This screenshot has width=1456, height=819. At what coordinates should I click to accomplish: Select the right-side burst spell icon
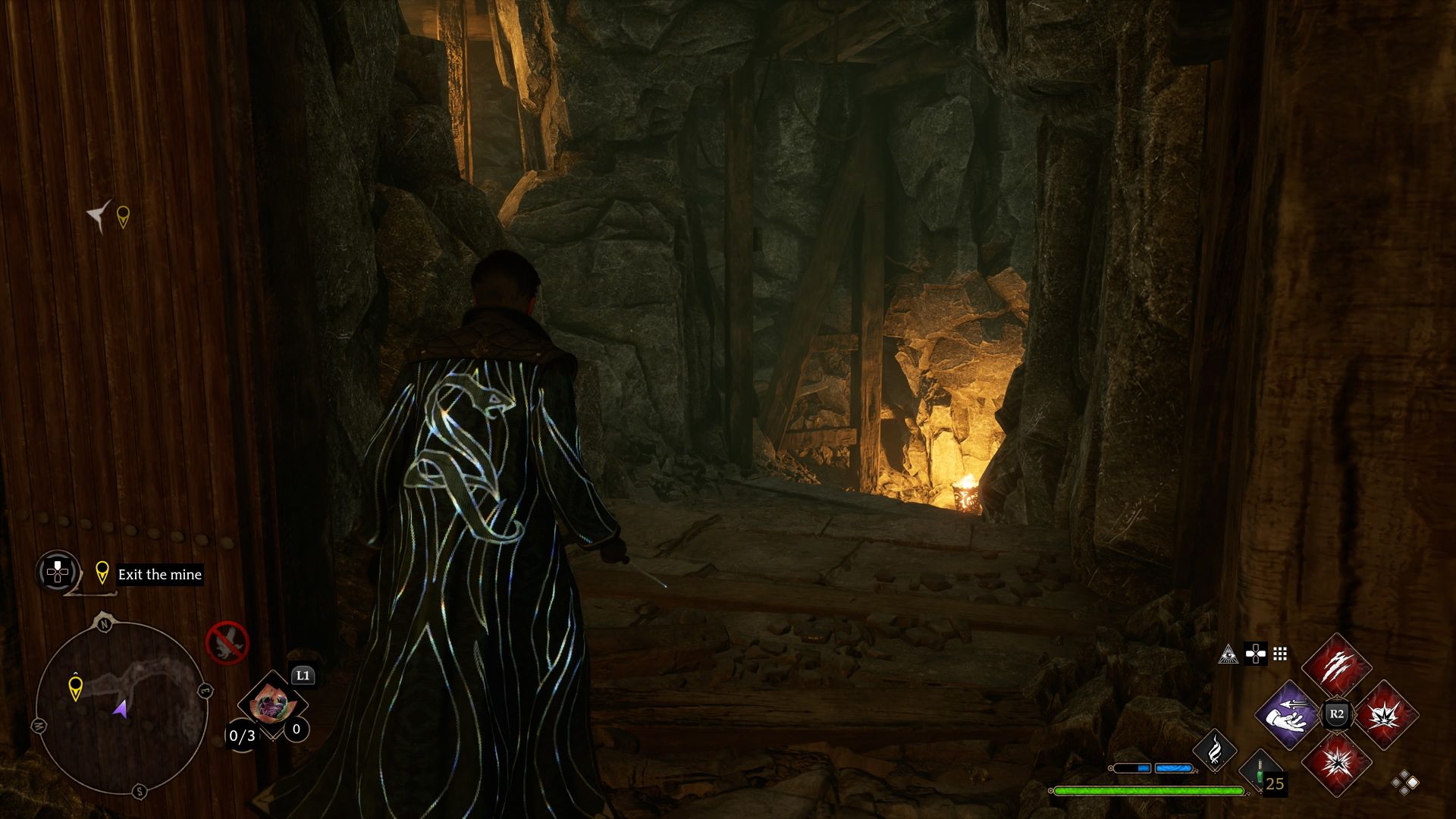[x=1384, y=716]
